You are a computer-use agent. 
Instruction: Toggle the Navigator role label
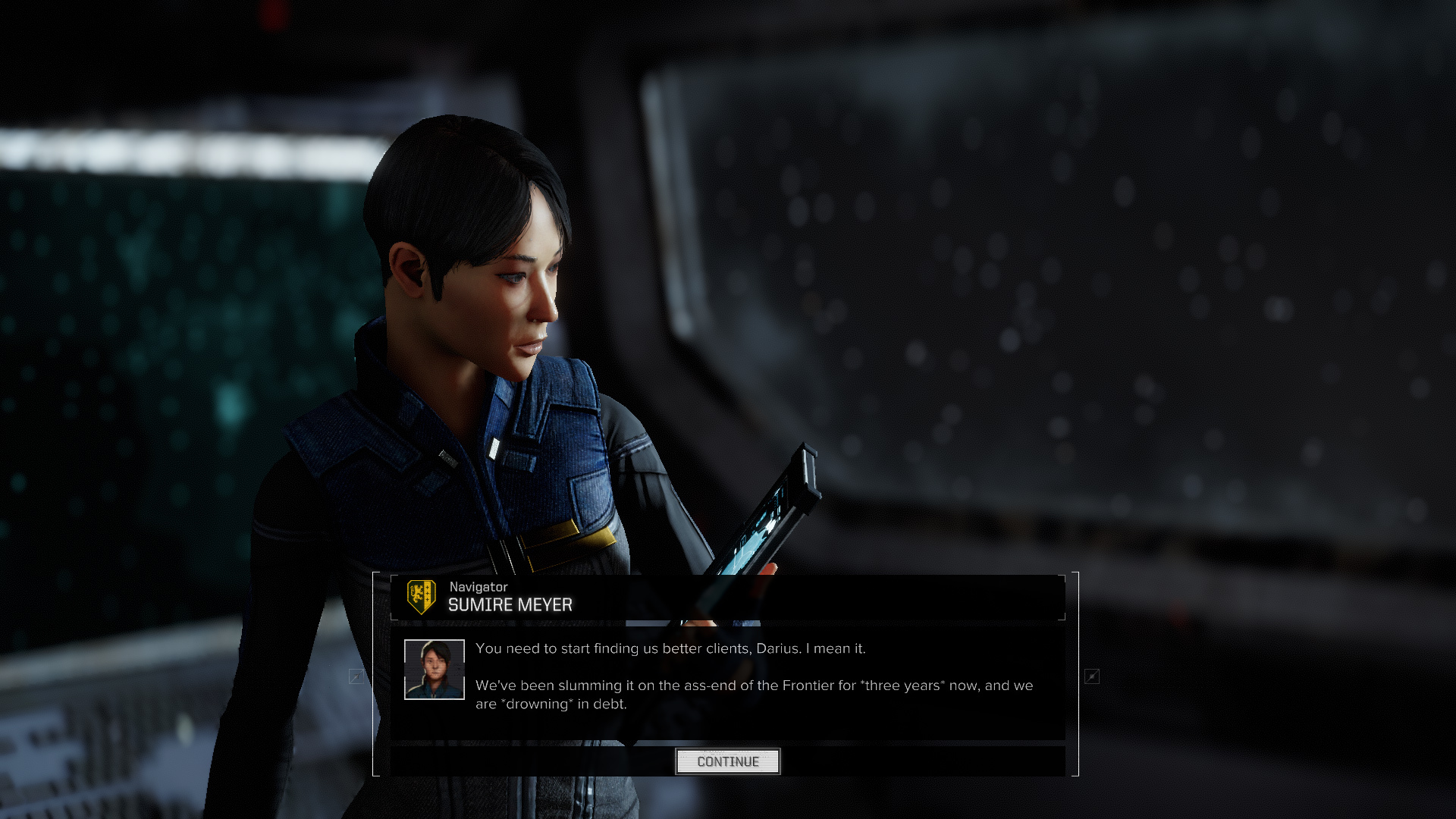click(x=478, y=586)
